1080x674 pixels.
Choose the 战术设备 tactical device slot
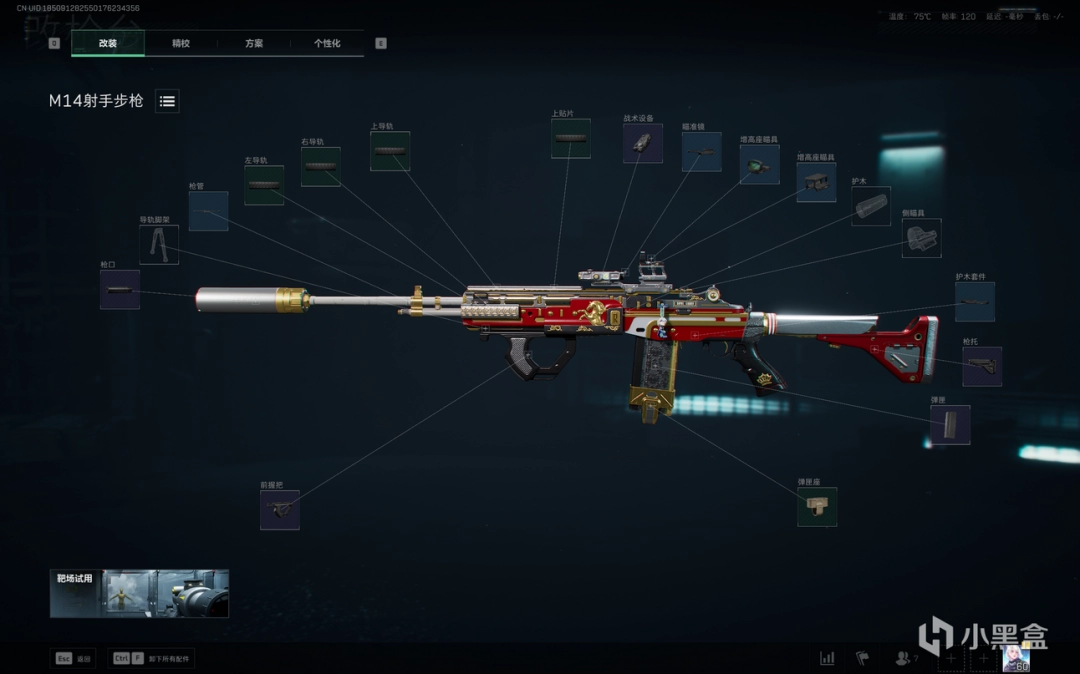point(642,143)
